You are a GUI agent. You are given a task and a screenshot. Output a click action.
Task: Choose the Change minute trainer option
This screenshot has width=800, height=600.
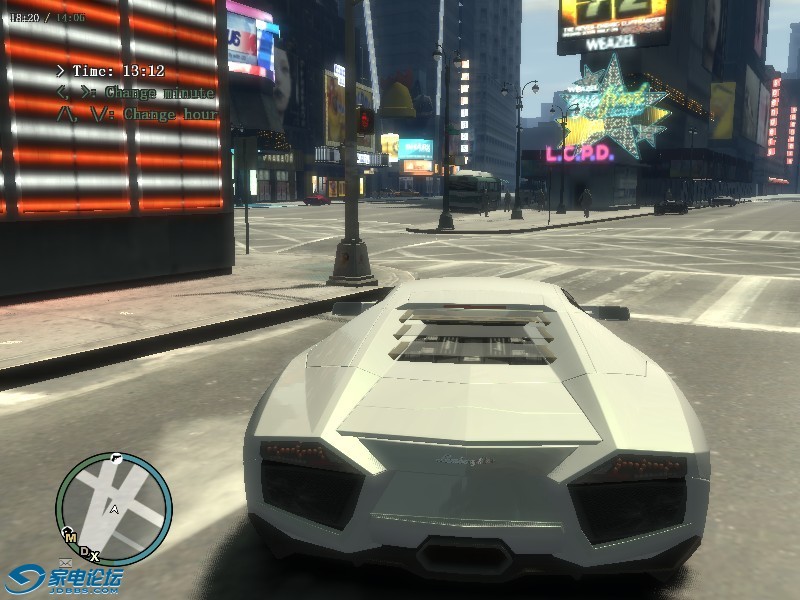click(135, 93)
